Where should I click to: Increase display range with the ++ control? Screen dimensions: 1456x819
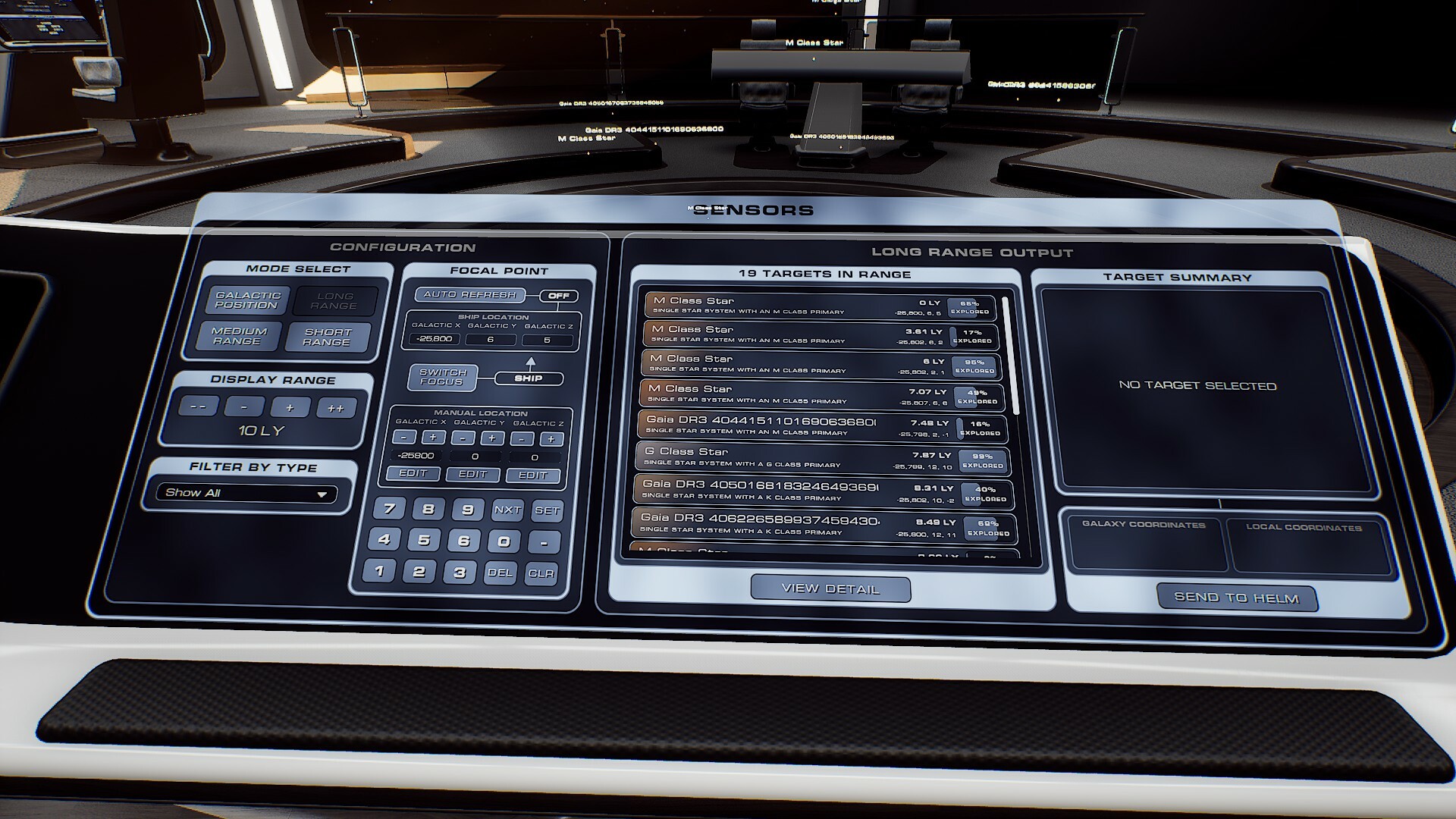337,406
